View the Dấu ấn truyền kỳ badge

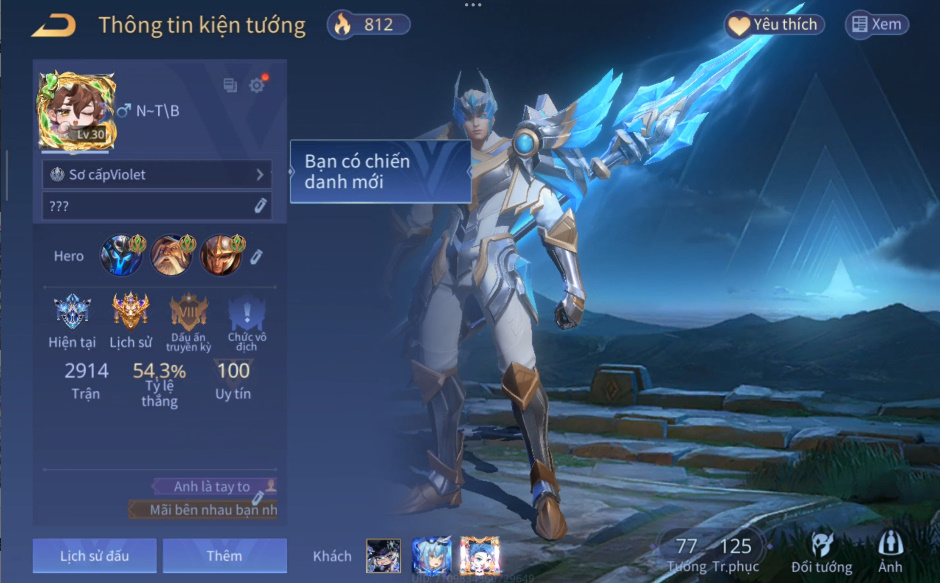[188, 311]
